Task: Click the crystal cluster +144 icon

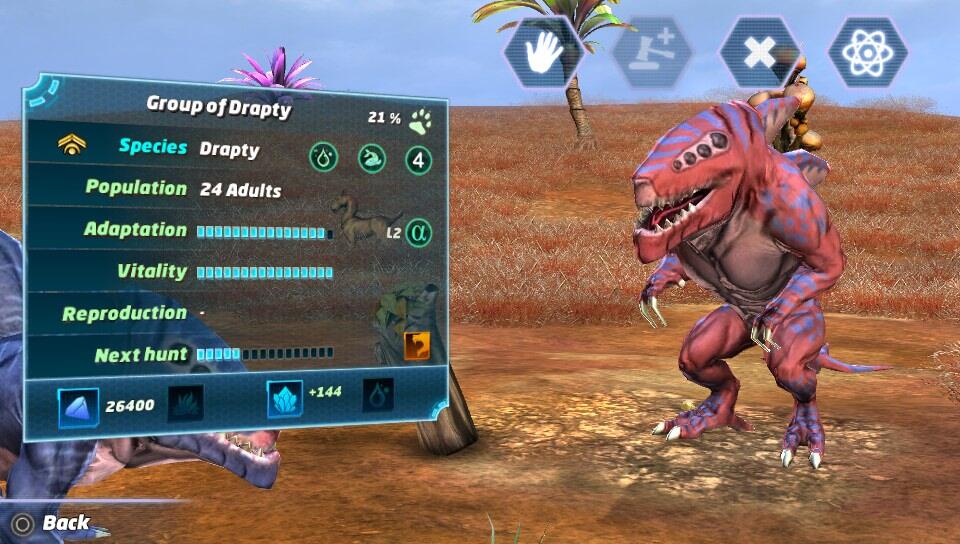Action: (284, 398)
